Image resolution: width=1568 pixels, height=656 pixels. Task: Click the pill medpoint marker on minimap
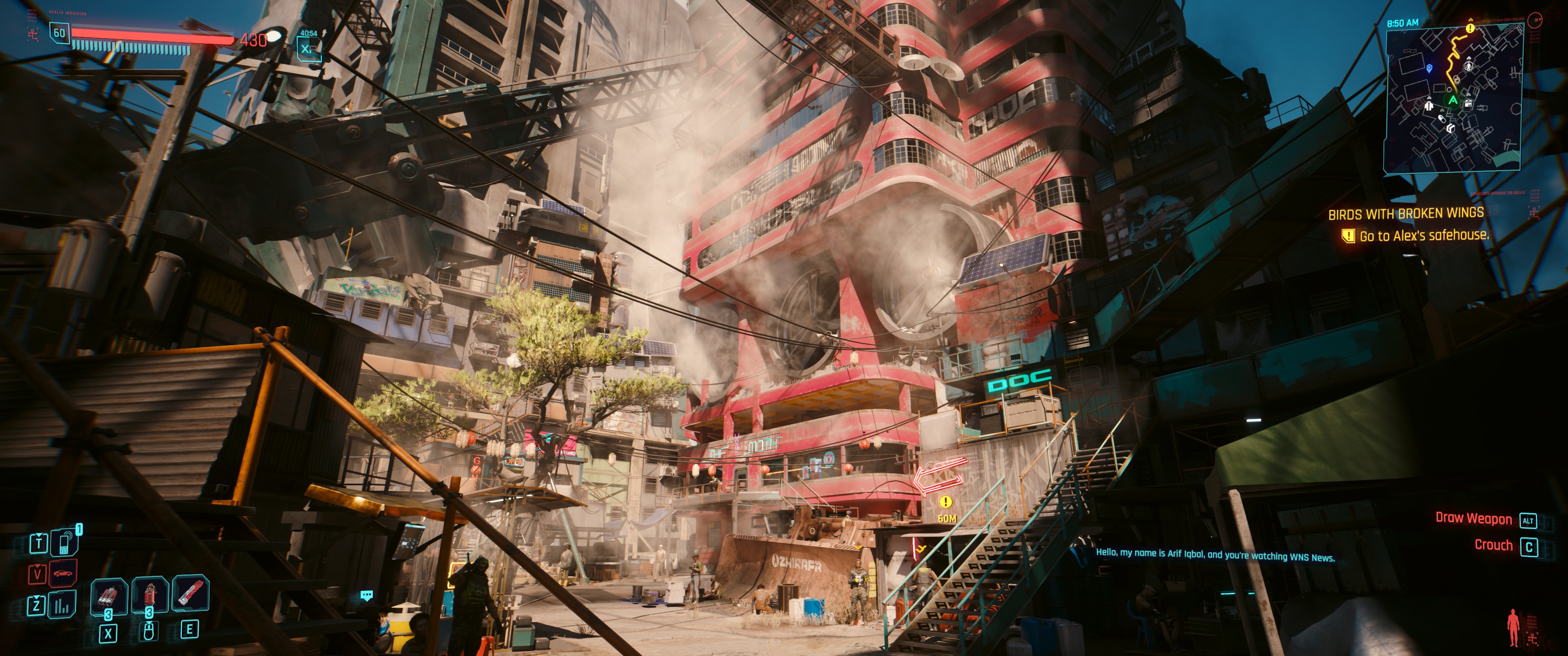click(x=1441, y=118)
